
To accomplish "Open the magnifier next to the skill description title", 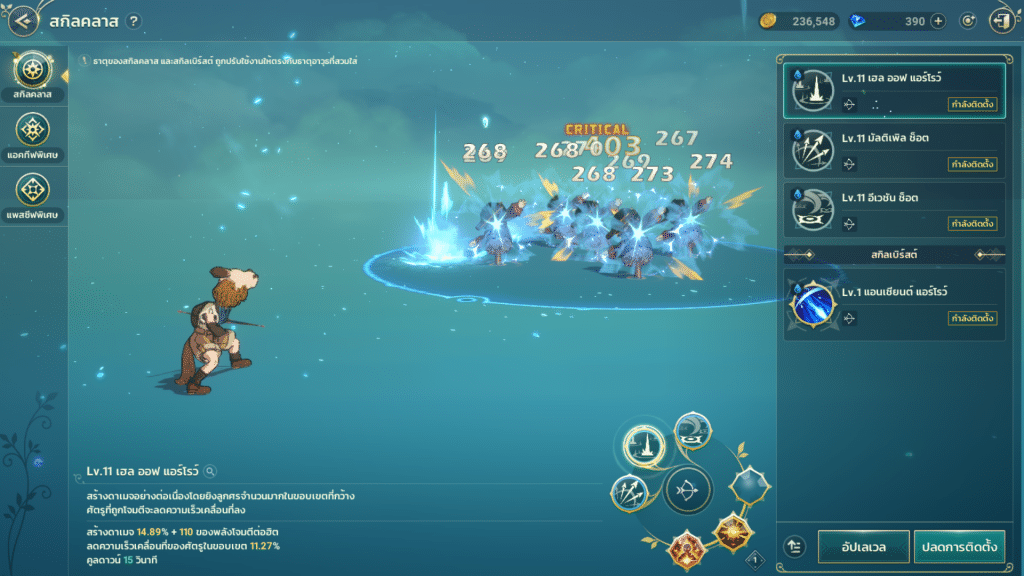I will click(x=211, y=471).
